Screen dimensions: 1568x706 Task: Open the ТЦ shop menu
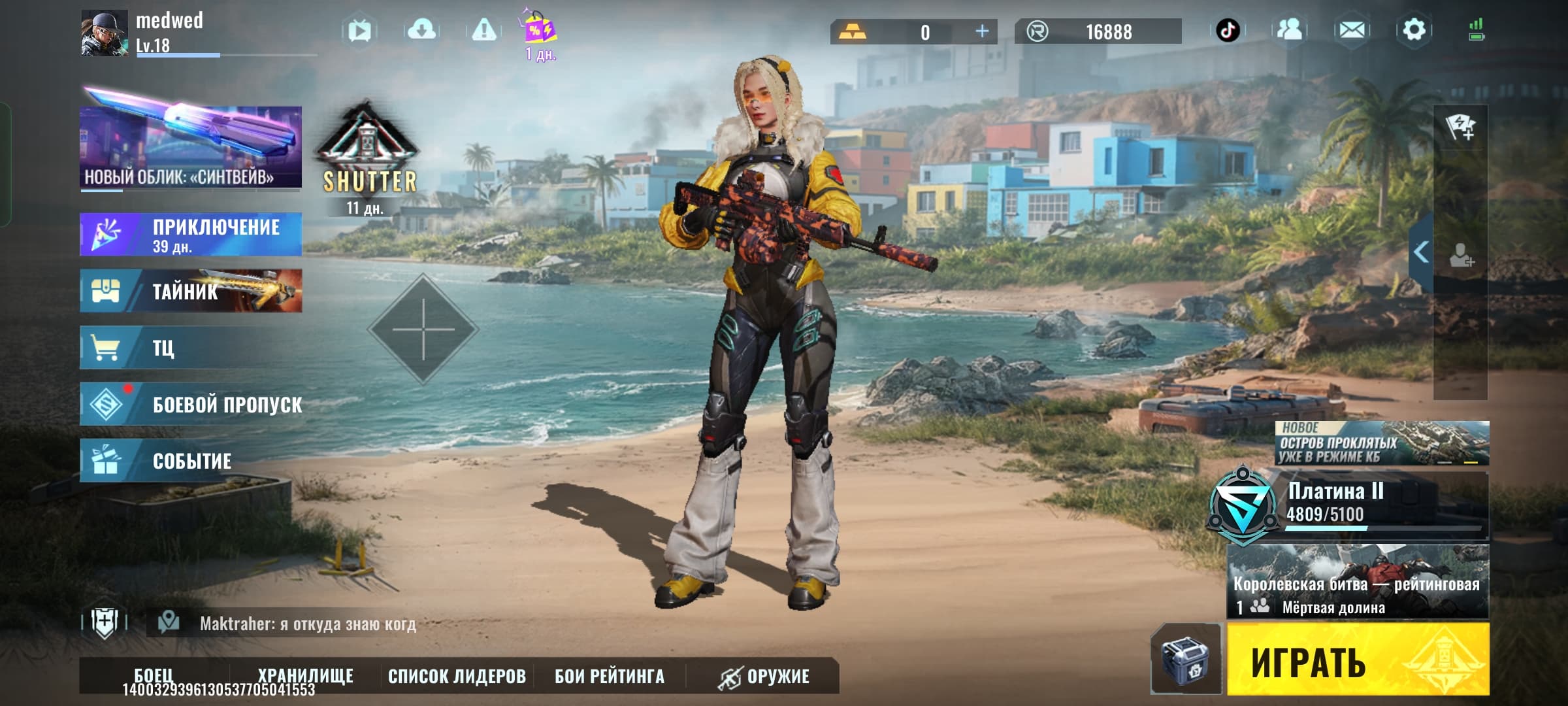[191, 348]
